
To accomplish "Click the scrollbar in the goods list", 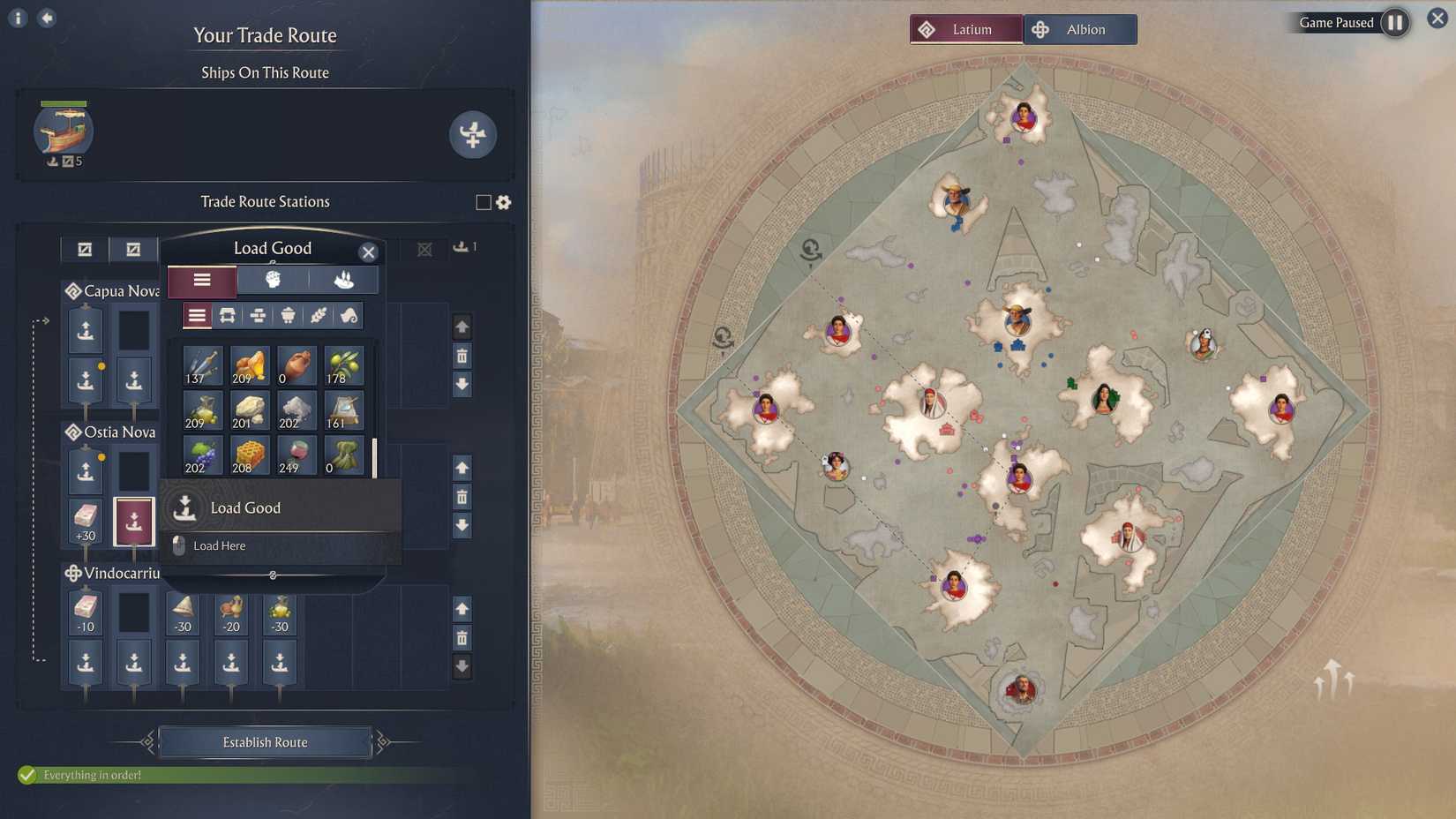I will (x=374, y=455).
